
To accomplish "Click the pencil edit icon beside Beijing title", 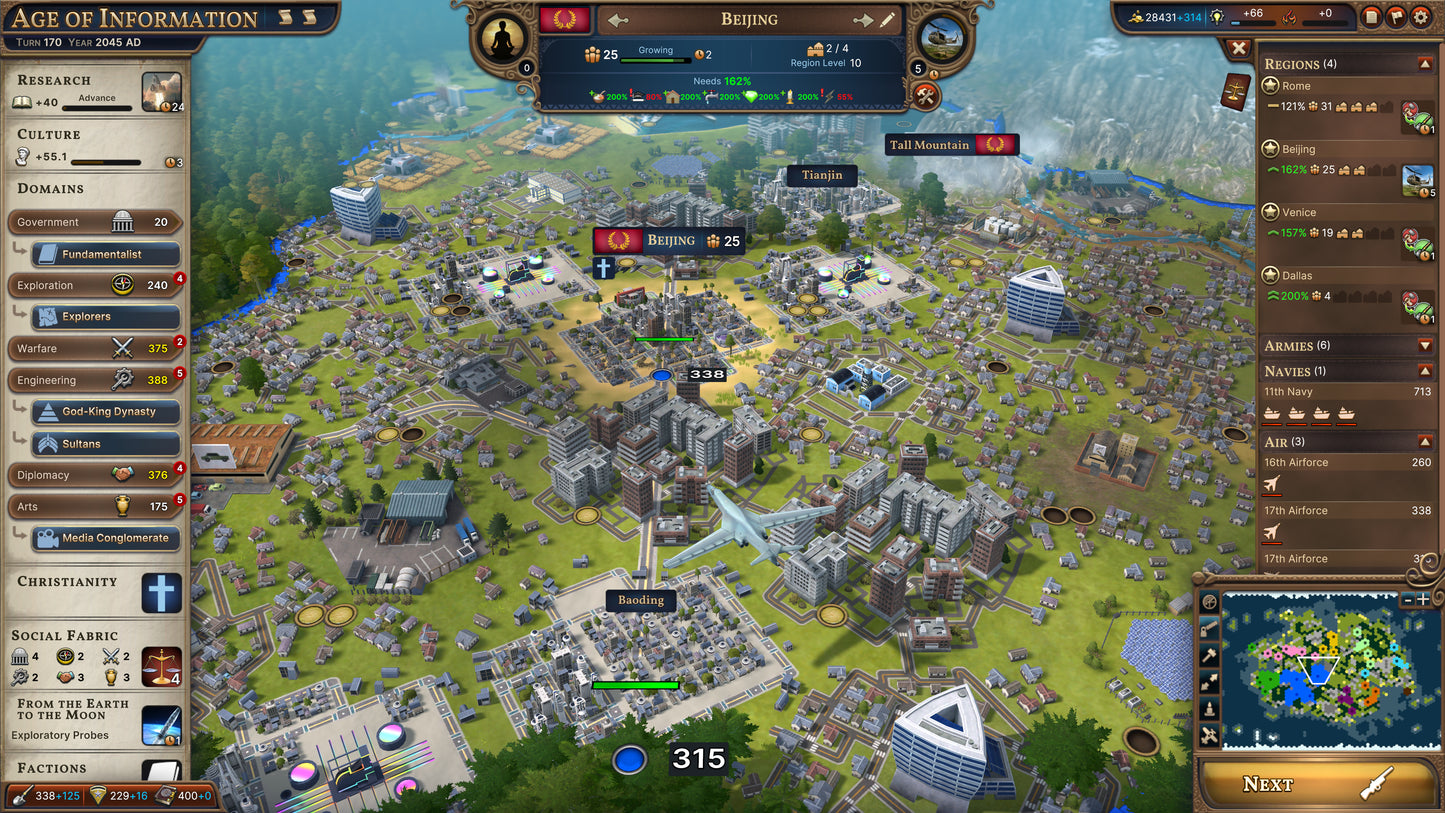I will point(890,18).
